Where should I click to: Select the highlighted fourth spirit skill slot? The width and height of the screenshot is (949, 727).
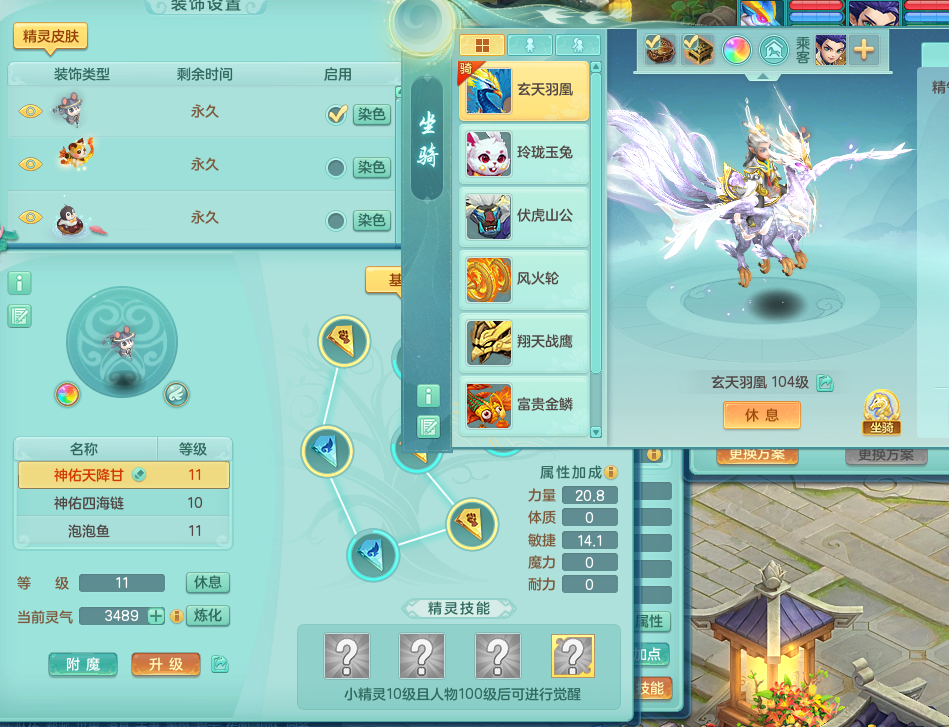[x=573, y=656]
